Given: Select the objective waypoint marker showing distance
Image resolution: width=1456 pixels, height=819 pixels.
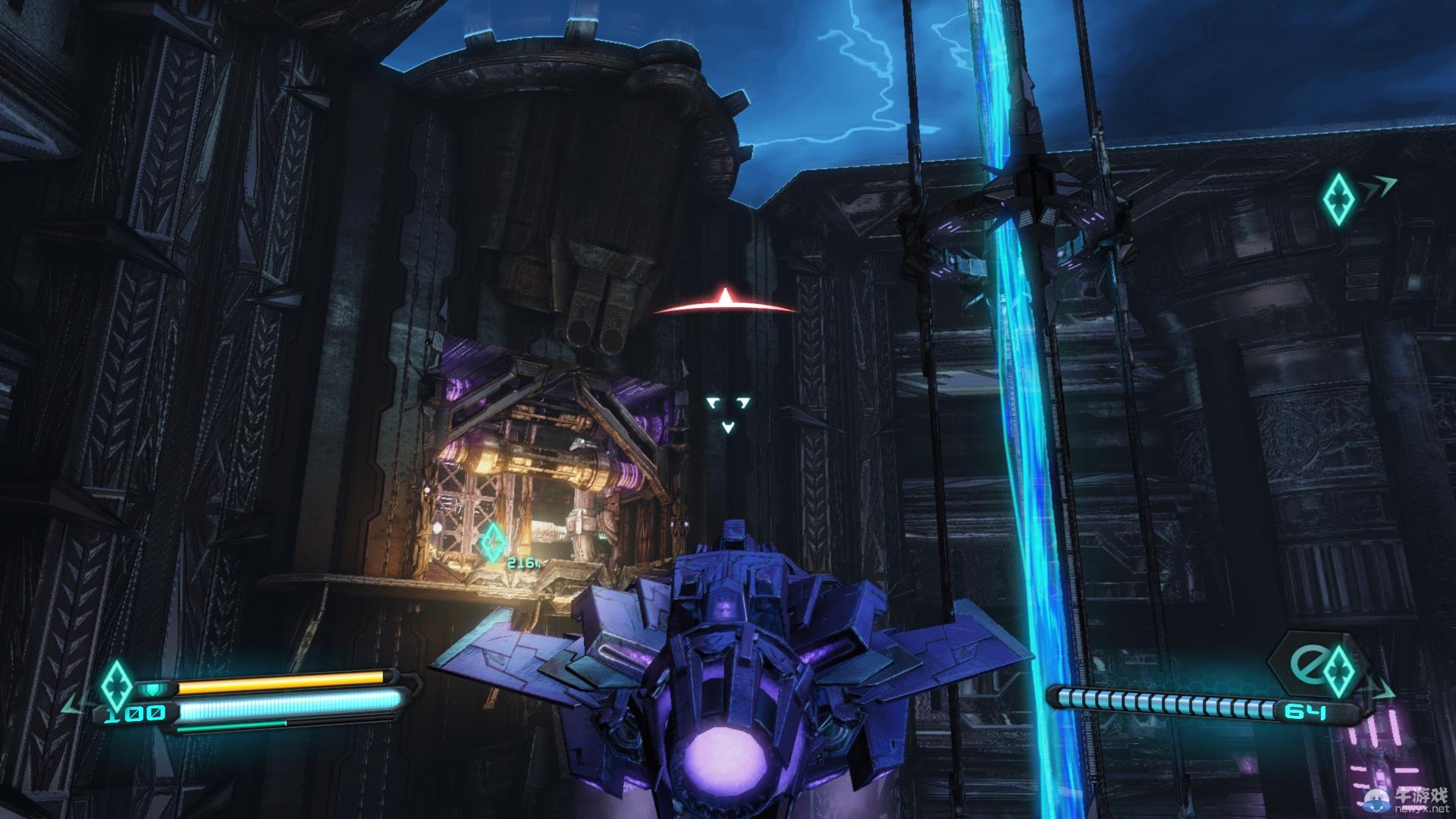Looking at the screenshot, I should click(493, 541).
